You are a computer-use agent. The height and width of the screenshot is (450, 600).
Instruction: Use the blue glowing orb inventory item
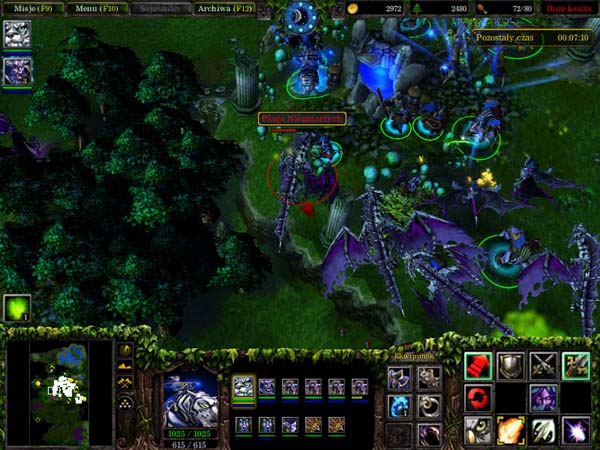point(399,406)
